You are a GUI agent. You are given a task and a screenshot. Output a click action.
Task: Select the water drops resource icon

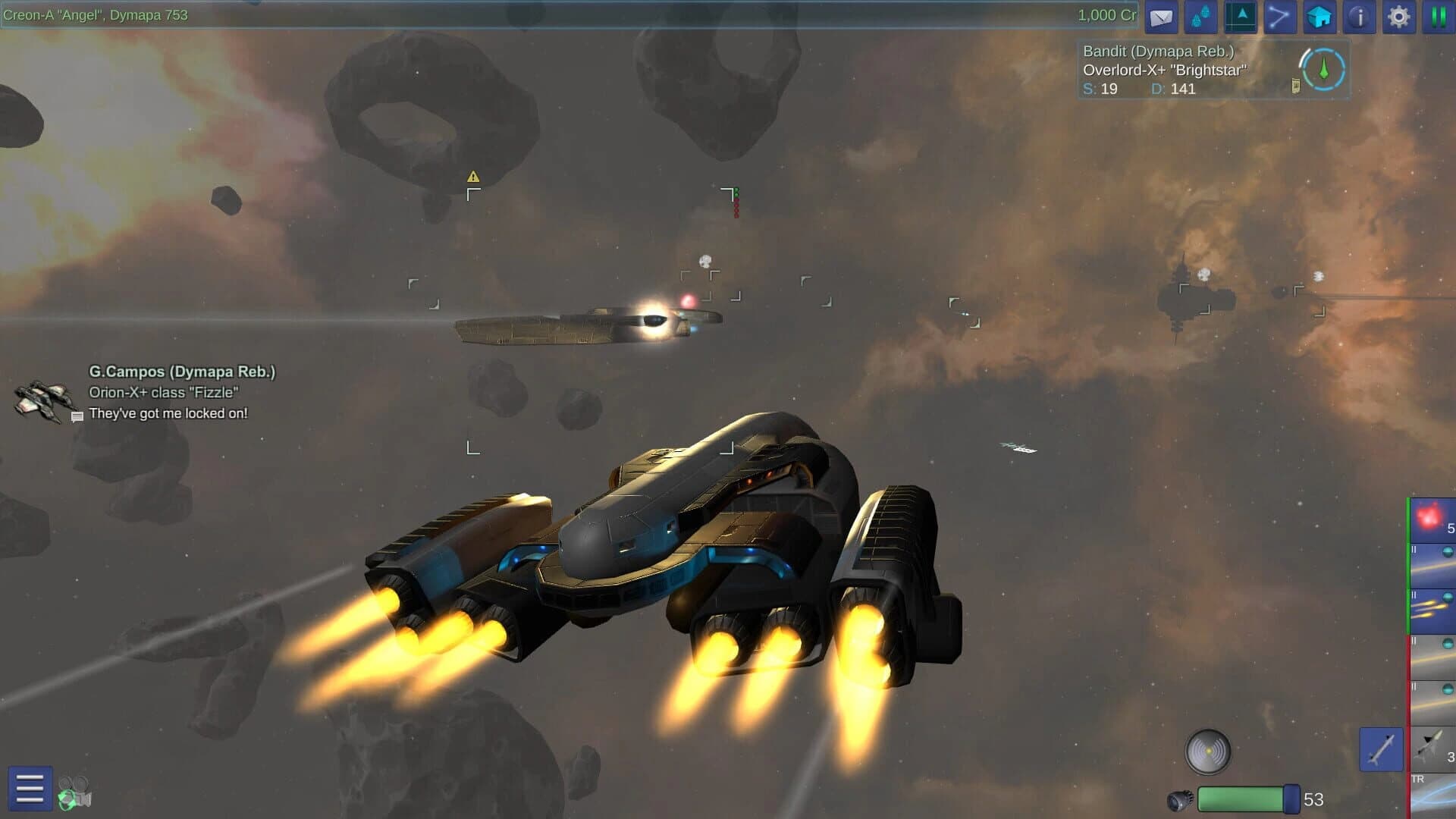[1200, 17]
